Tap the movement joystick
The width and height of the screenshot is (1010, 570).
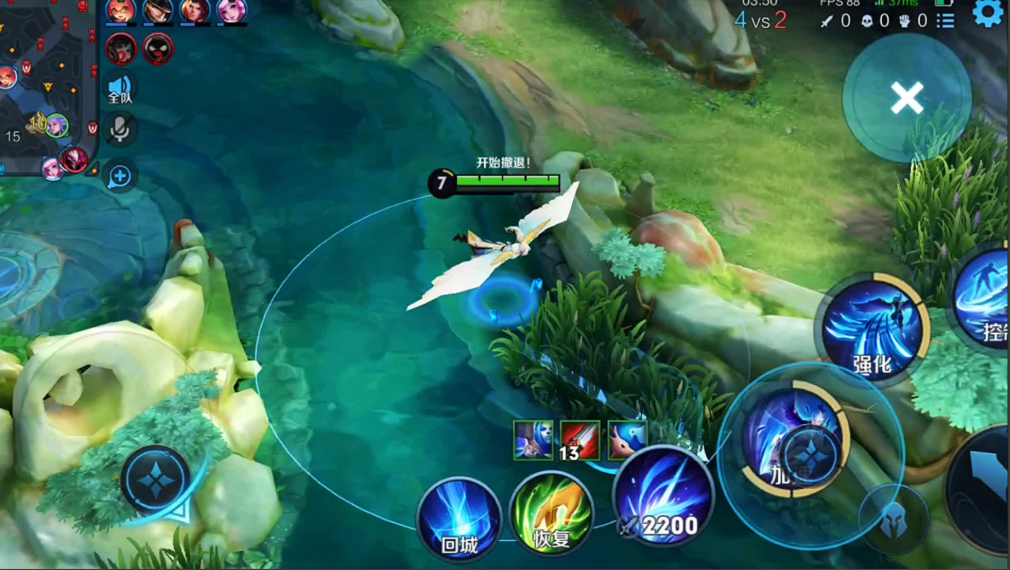(x=157, y=480)
